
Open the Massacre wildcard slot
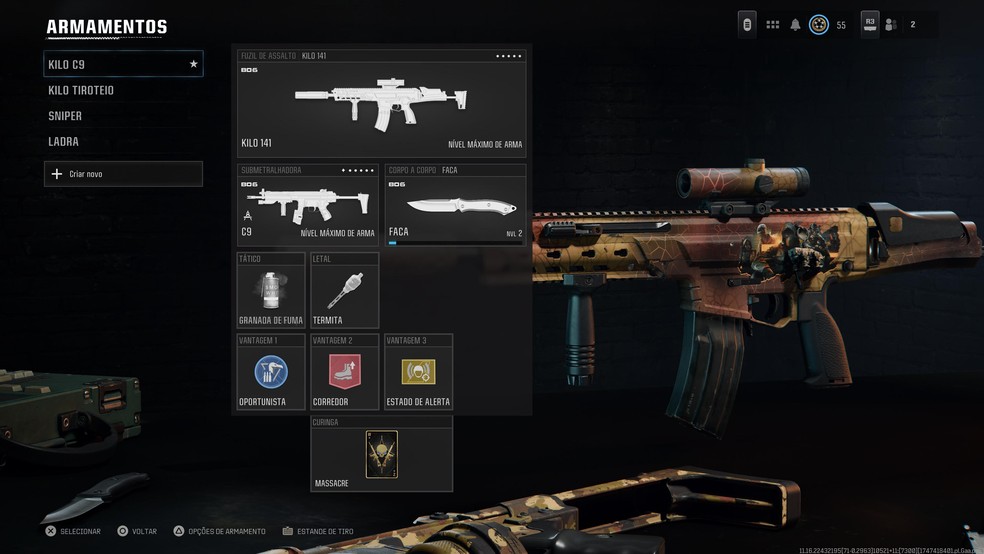coord(381,454)
